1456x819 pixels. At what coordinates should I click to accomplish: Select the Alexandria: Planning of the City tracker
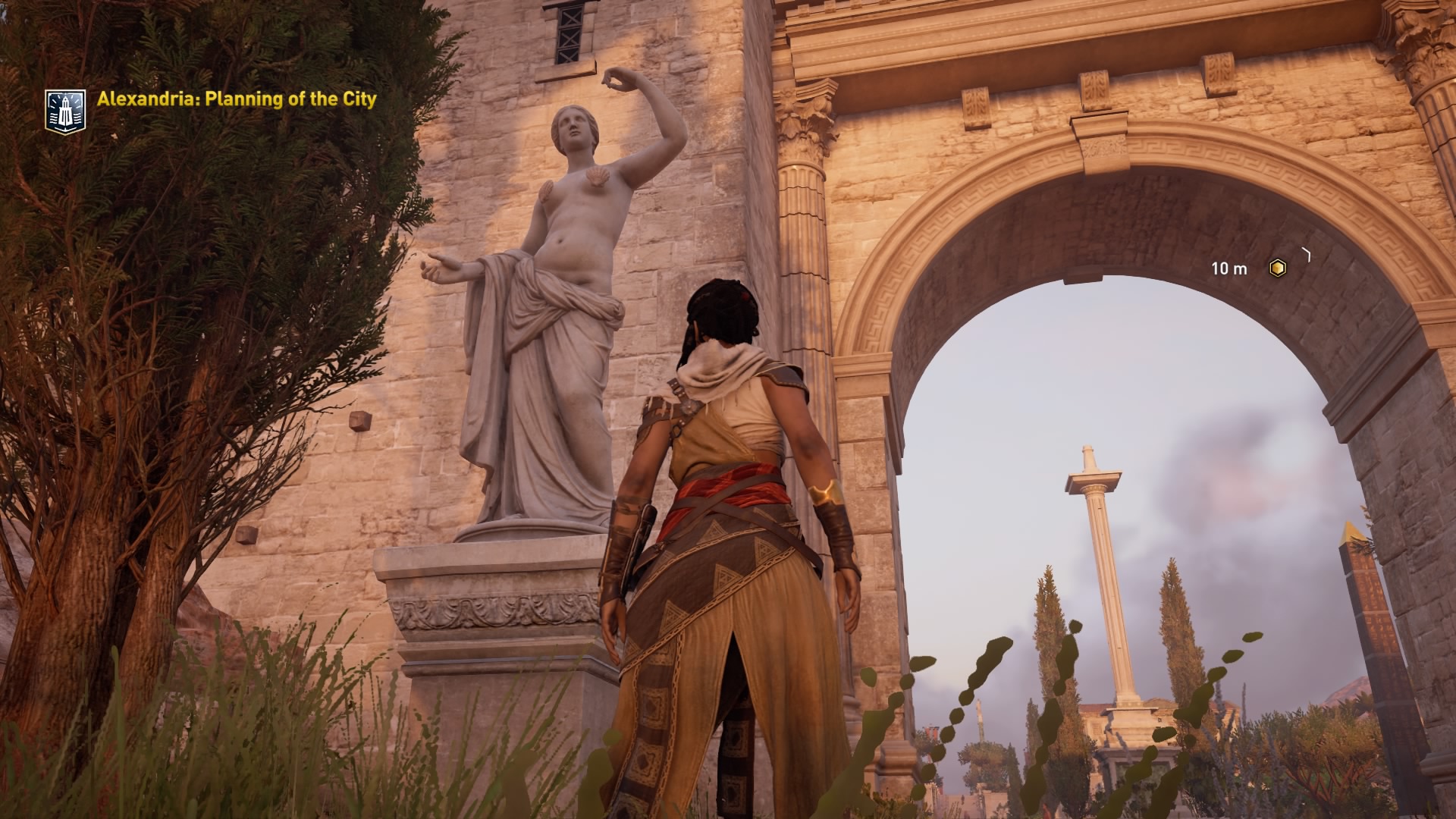(237, 99)
